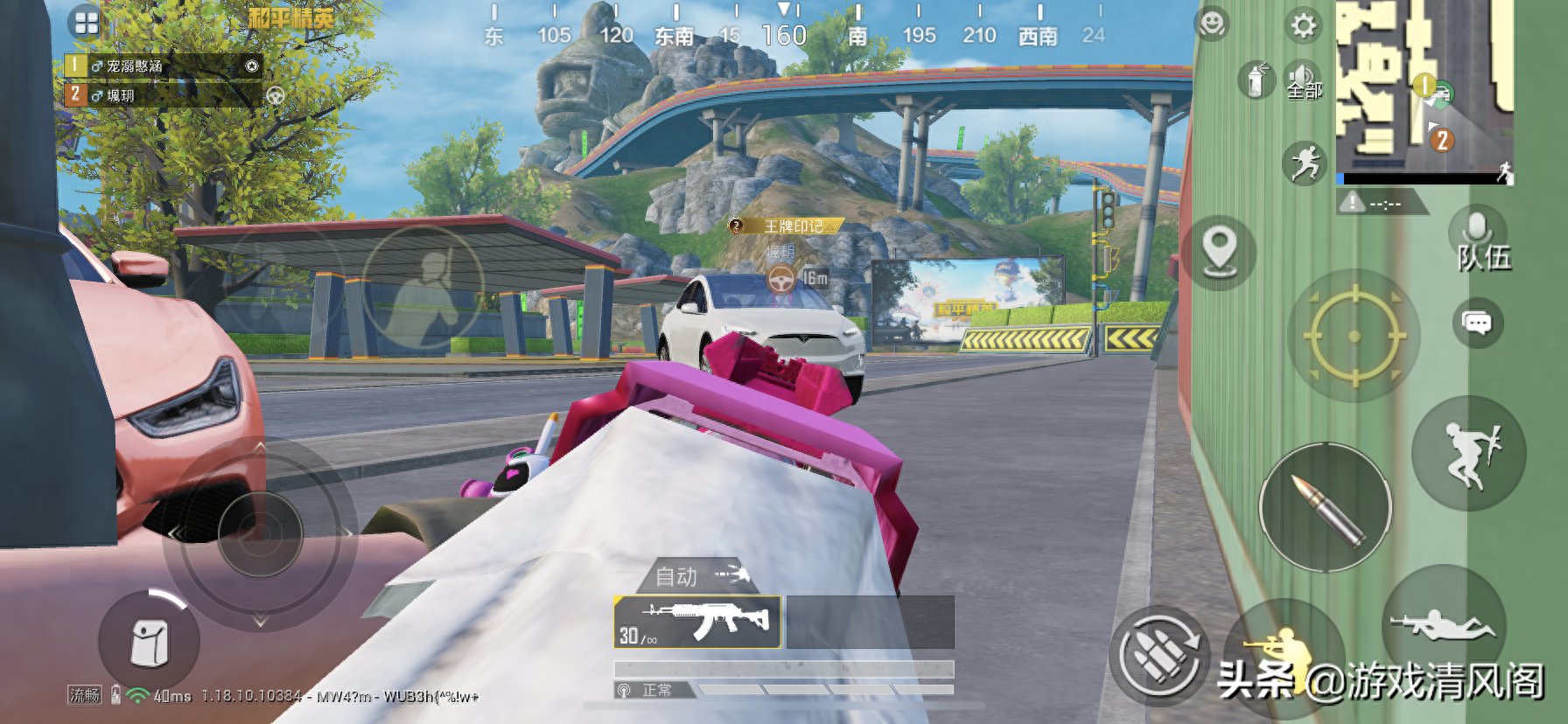Open the quick chat bubble
The width and height of the screenshot is (1568, 724).
tap(1477, 324)
